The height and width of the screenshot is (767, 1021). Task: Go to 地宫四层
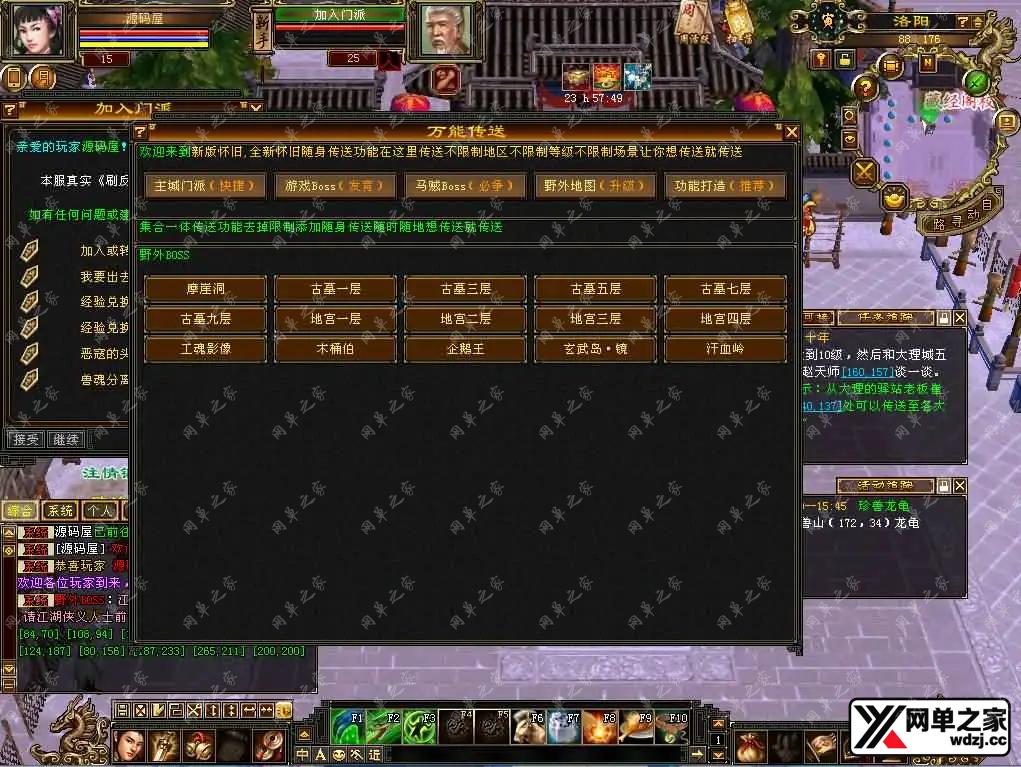click(725, 319)
